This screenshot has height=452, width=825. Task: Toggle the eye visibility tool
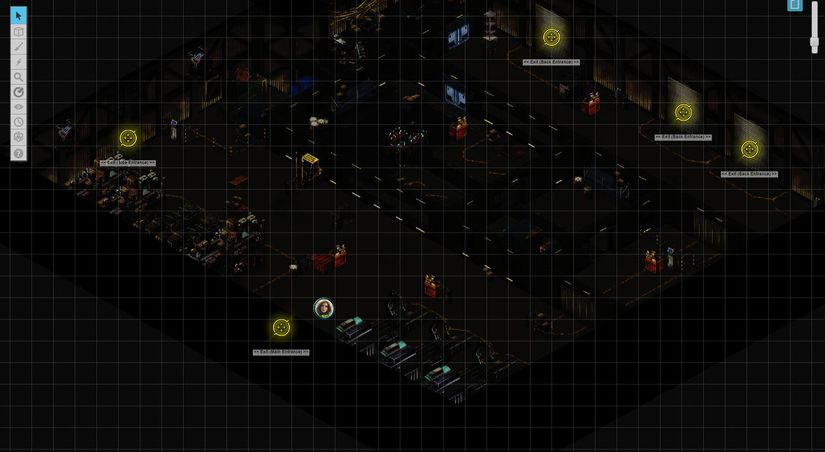[x=18, y=107]
